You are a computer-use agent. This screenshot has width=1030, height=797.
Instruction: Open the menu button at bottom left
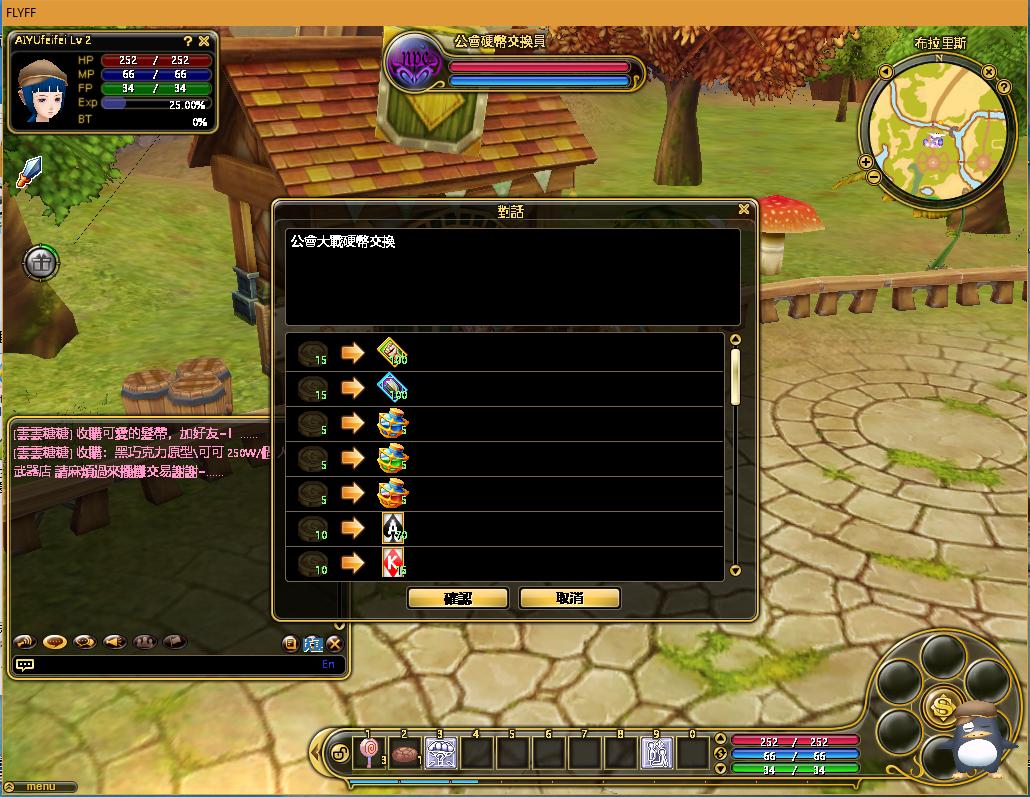pos(40,787)
